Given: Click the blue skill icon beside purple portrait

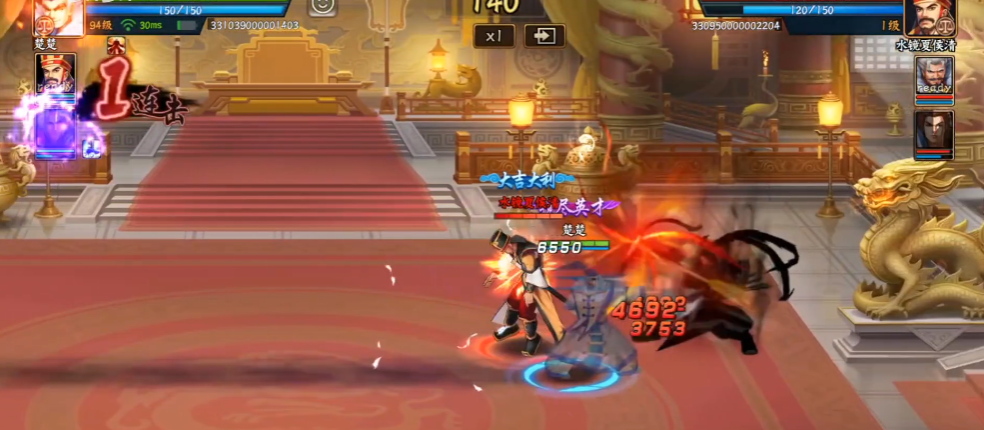Looking at the screenshot, I should click(91, 148).
